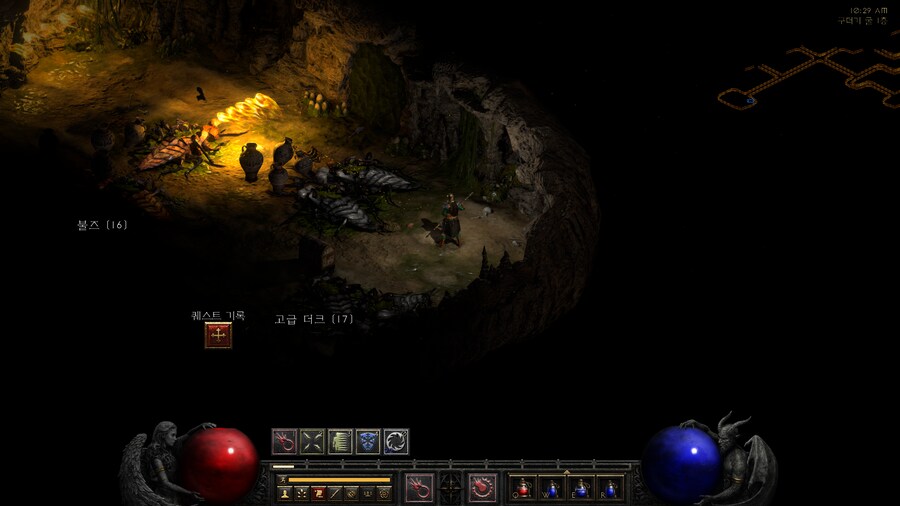Activate the blue mask hotbar skill
This screenshot has width=900, height=506.
(368, 441)
